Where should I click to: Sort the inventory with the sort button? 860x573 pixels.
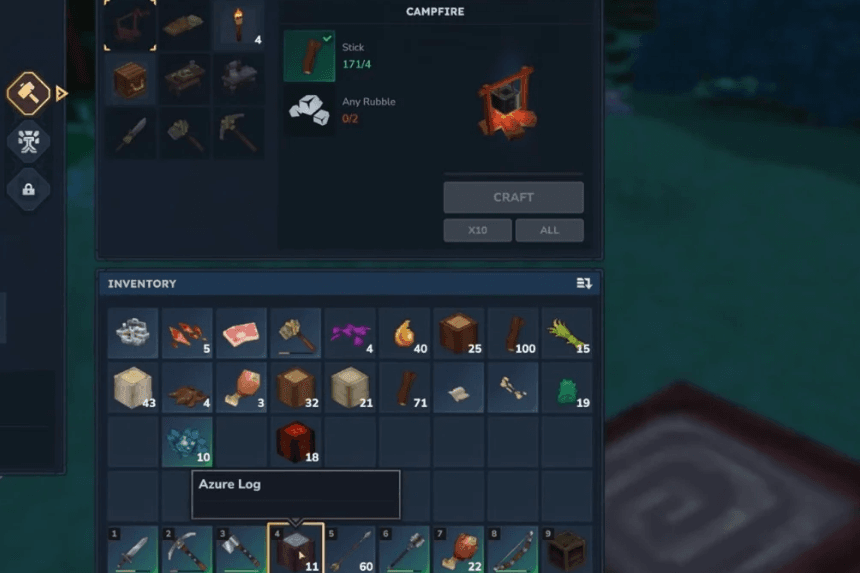click(x=584, y=284)
